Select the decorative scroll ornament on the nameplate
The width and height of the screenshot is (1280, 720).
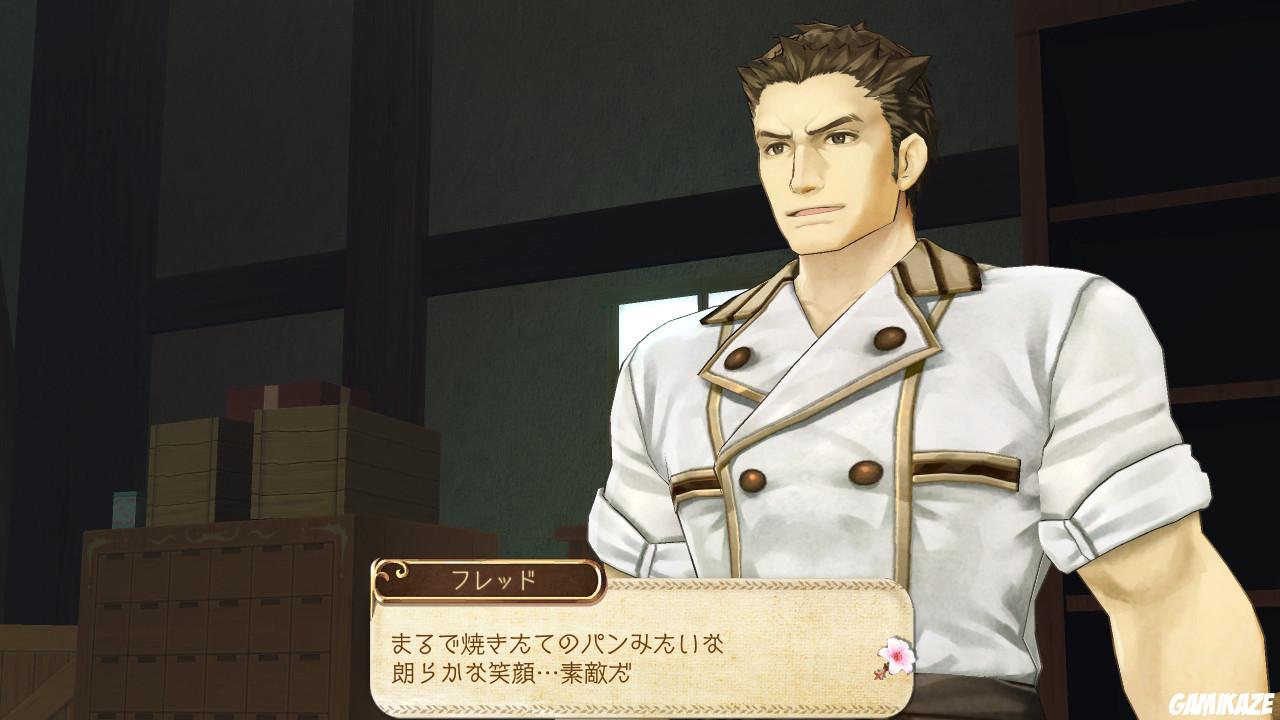pyautogui.click(x=394, y=575)
